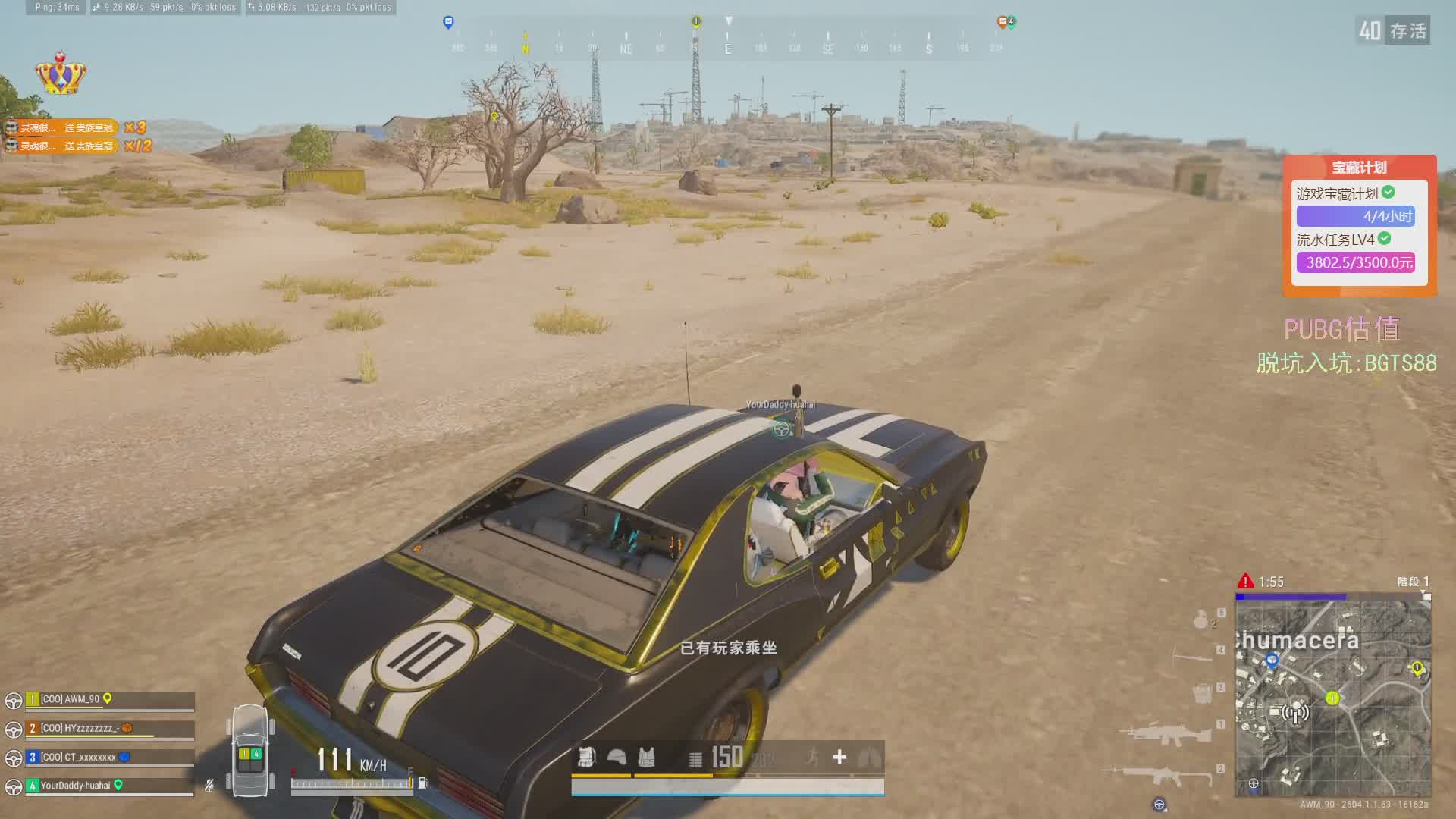Click the armor vest equipment icon
The height and width of the screenshot is (819, 1456).
point(646,757)
